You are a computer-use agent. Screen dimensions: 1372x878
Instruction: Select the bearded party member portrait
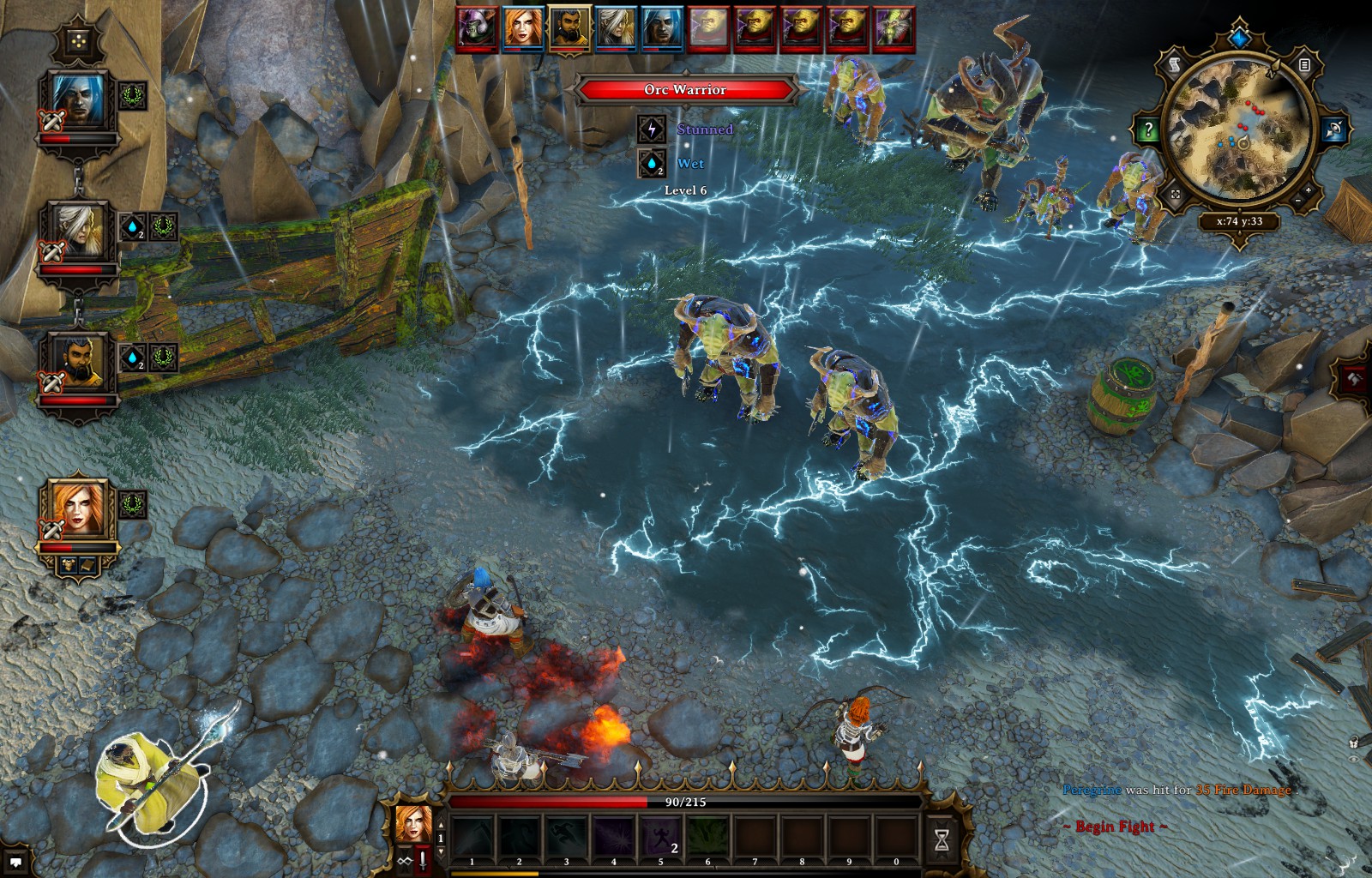78,361
